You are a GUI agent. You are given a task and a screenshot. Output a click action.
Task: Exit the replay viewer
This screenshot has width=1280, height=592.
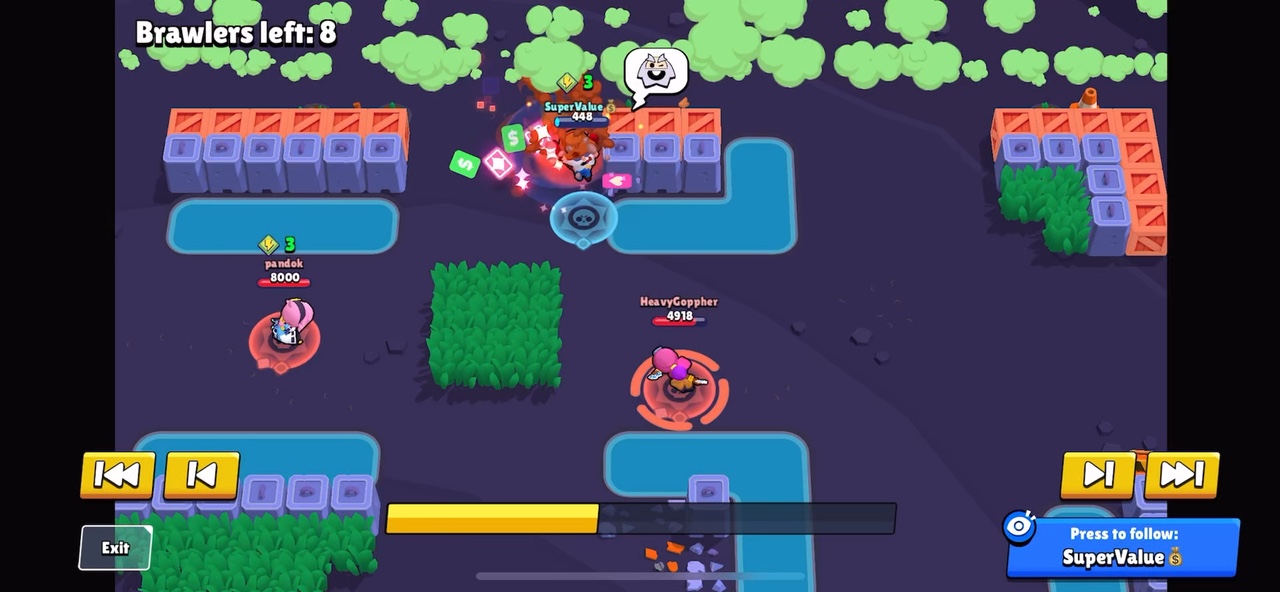[x=115, y=548]
